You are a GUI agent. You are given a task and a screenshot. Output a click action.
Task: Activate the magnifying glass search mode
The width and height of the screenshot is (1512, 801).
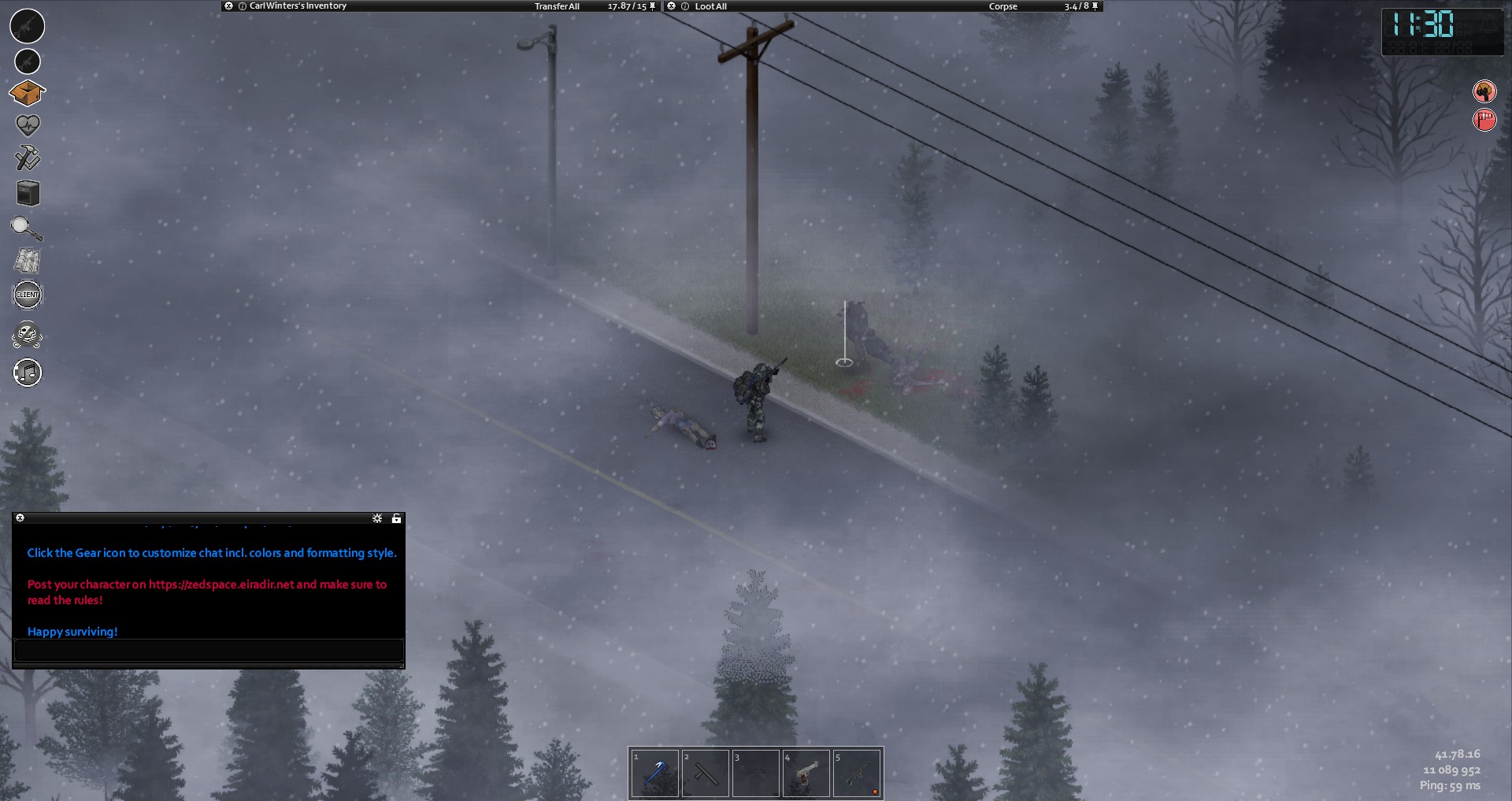(27, 228)
